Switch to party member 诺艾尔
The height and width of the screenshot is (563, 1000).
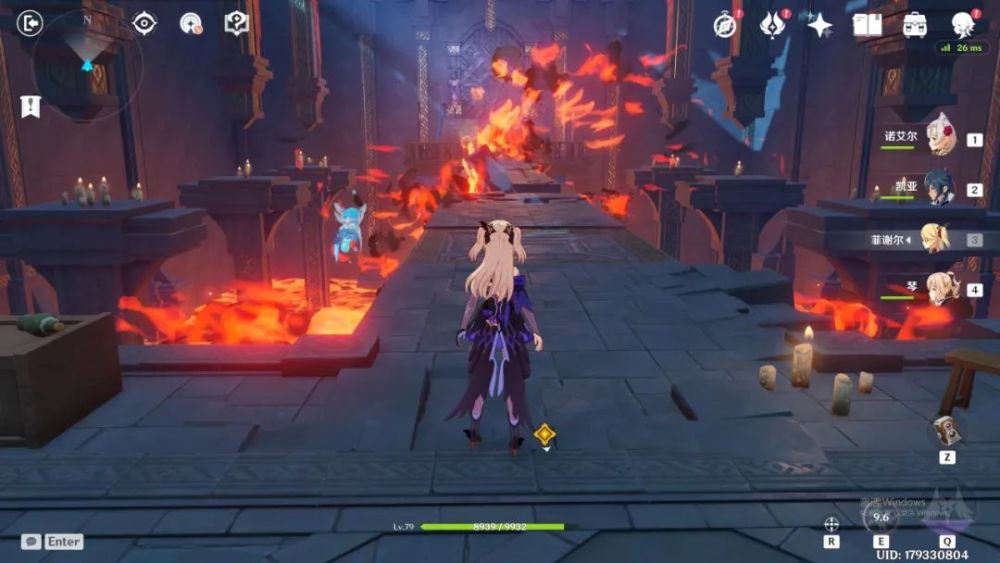click(x=940, y=138)
